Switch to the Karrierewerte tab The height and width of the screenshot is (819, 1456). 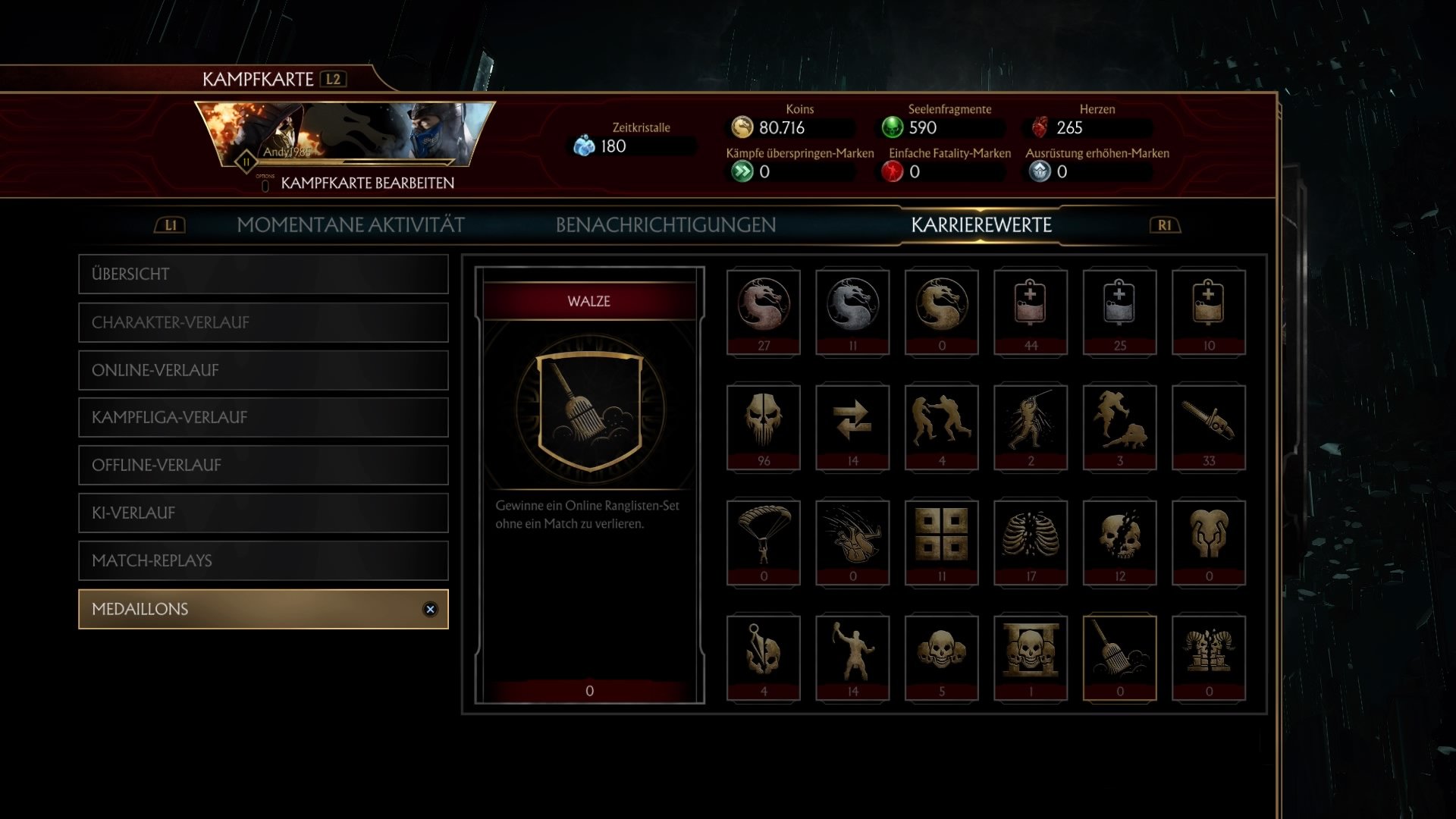982,224
